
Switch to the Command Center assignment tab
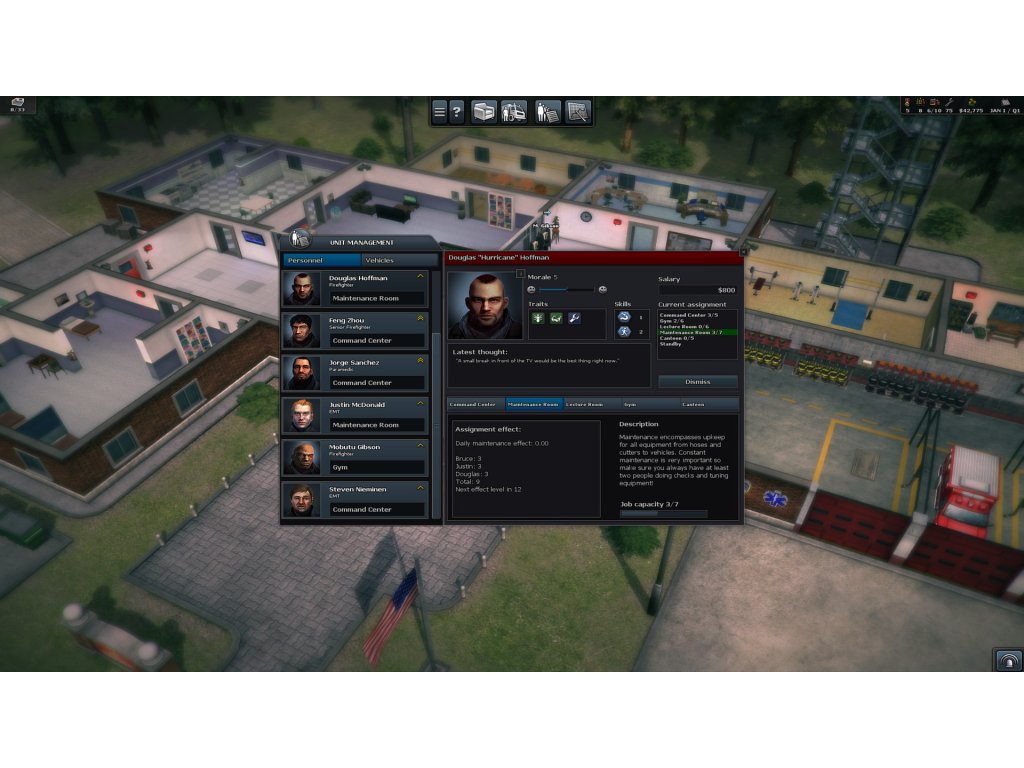click(x=473, y=404)
